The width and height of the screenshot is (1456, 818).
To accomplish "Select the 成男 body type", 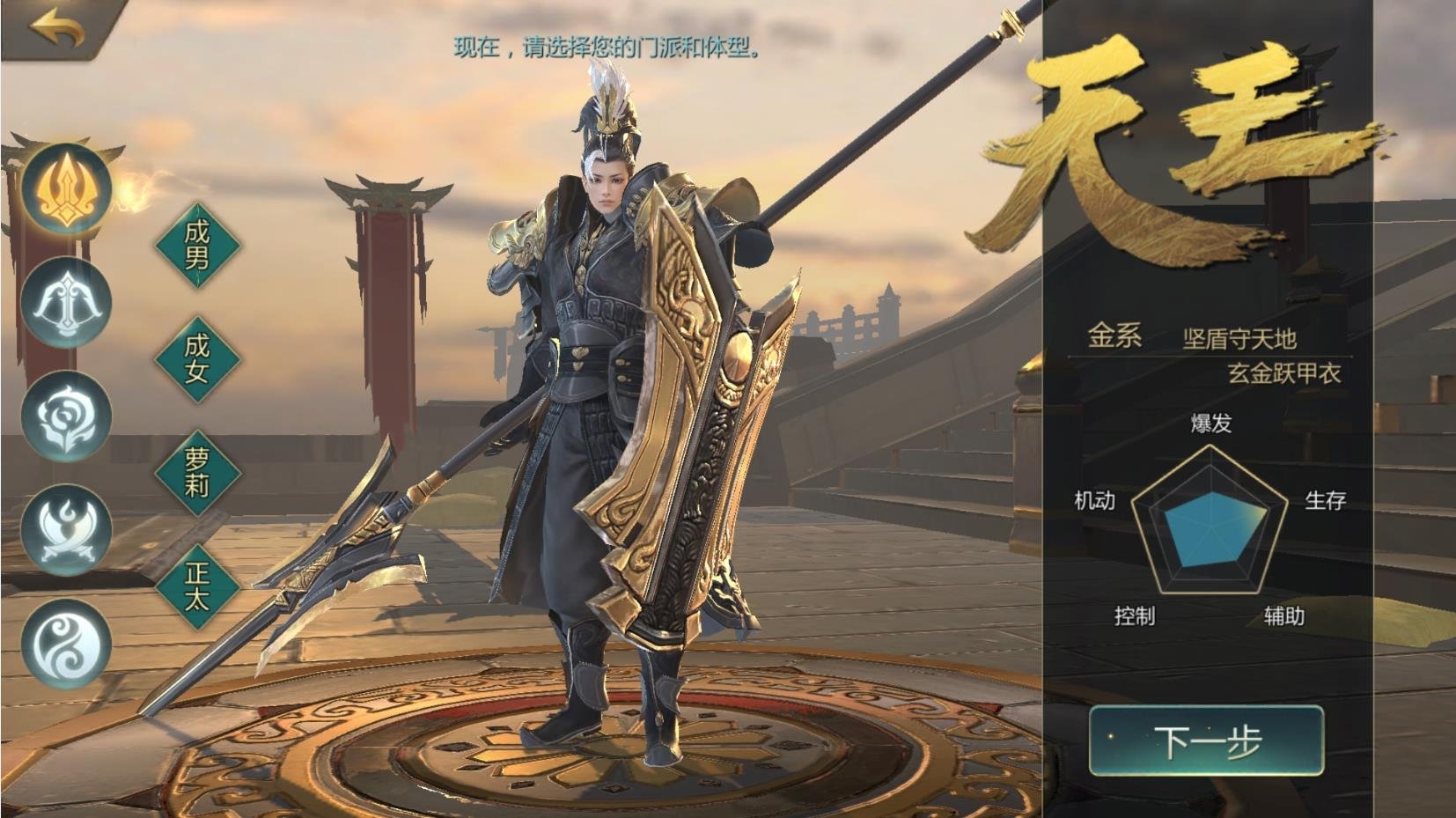I will pyautogui.click(x=197, y=244).
